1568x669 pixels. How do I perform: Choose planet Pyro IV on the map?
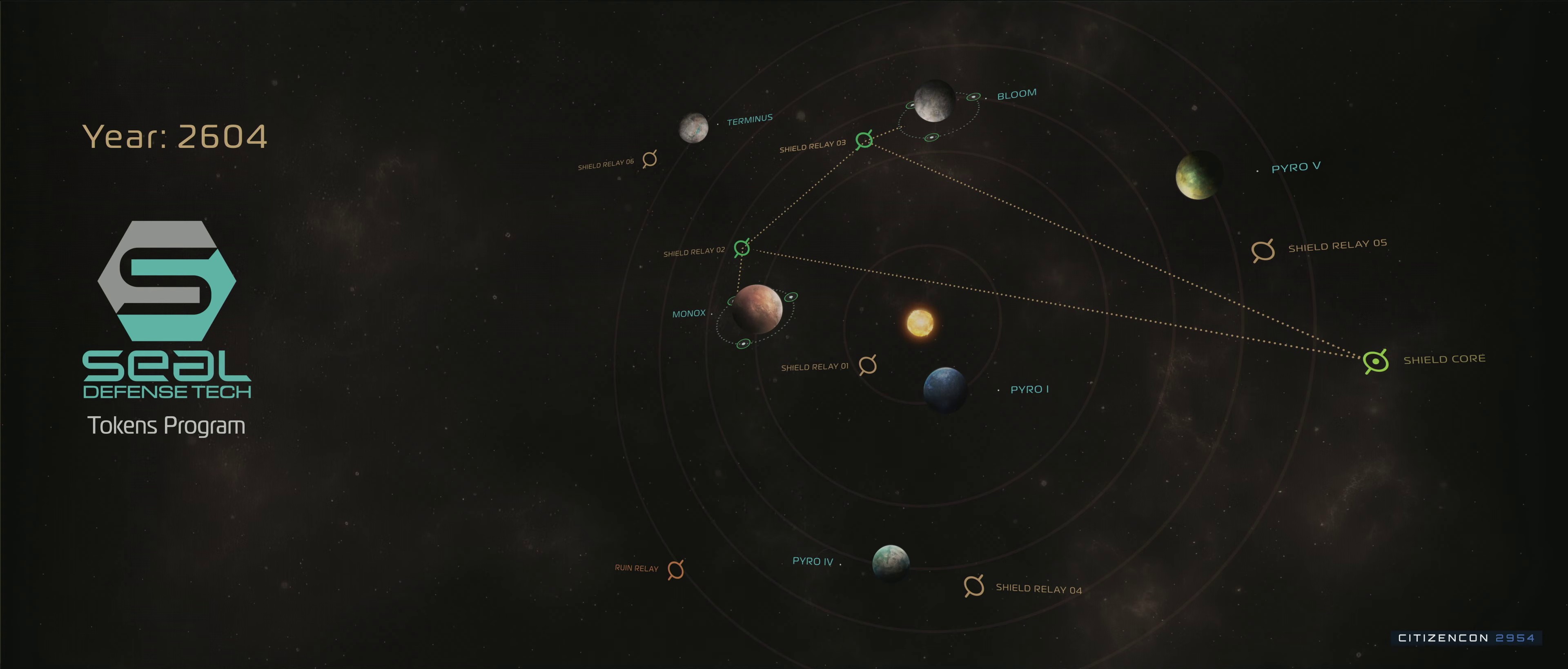tap(891, 563)
